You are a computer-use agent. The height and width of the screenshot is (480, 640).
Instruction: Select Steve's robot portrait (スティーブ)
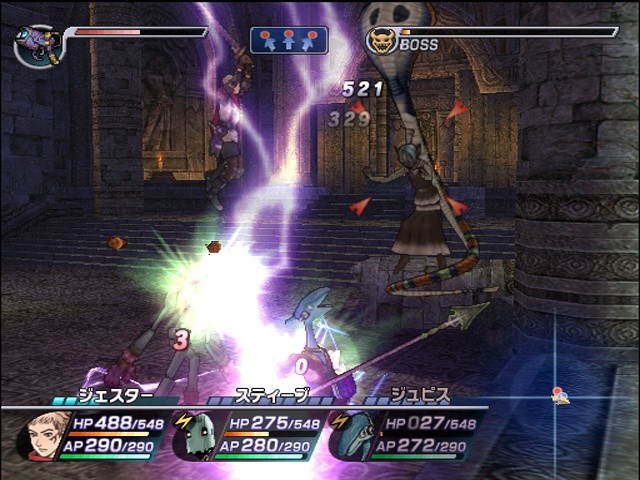[193, 436]
